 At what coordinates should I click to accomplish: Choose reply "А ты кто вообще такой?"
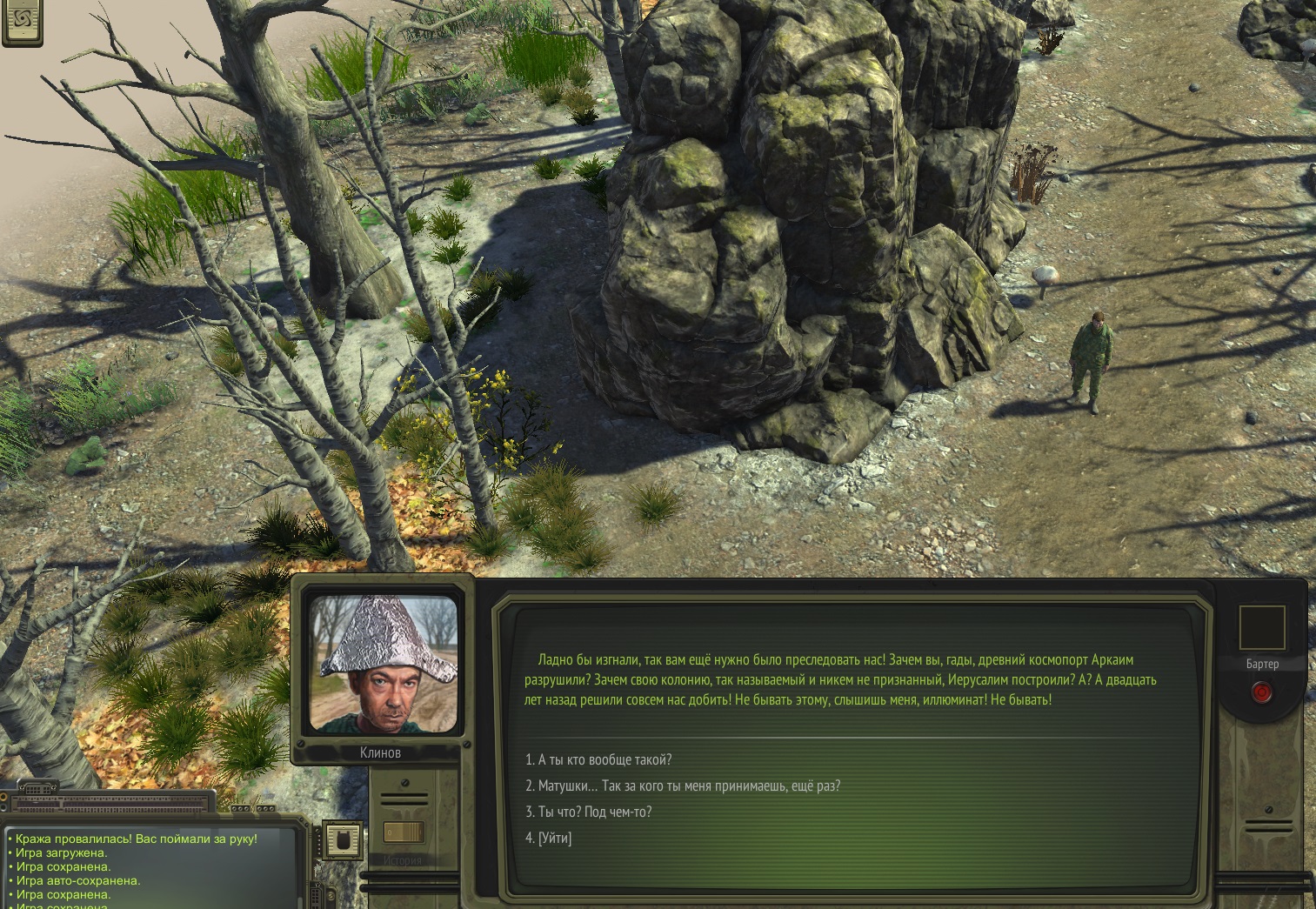[x=598, y=759]
